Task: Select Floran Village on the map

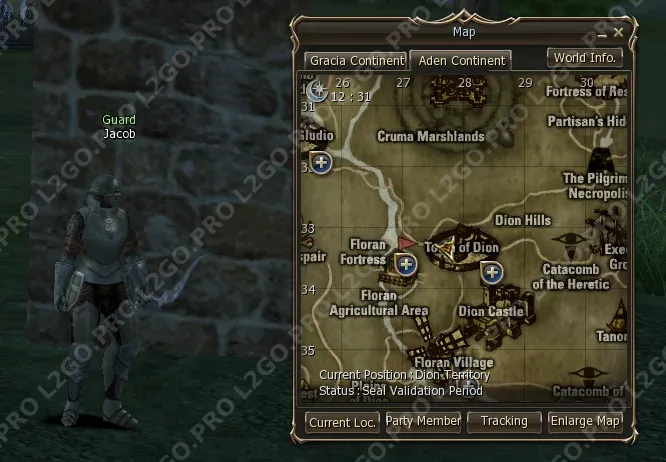Action: click(x=453, y=362)
